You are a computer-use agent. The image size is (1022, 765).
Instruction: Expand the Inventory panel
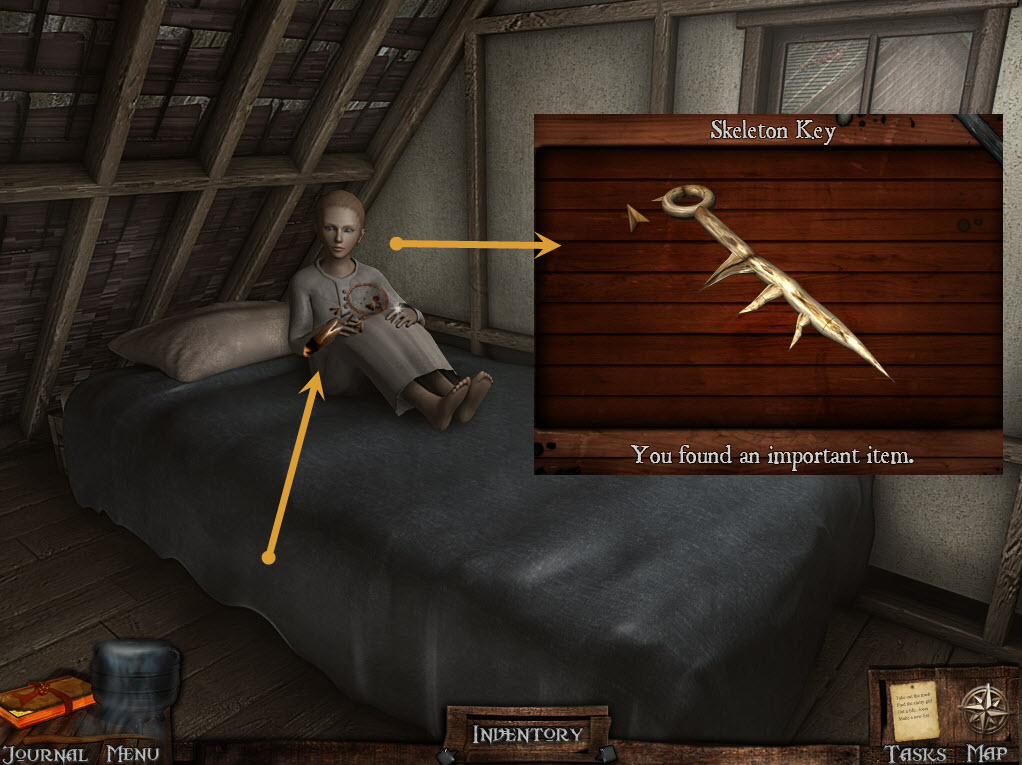pos(527,734)
